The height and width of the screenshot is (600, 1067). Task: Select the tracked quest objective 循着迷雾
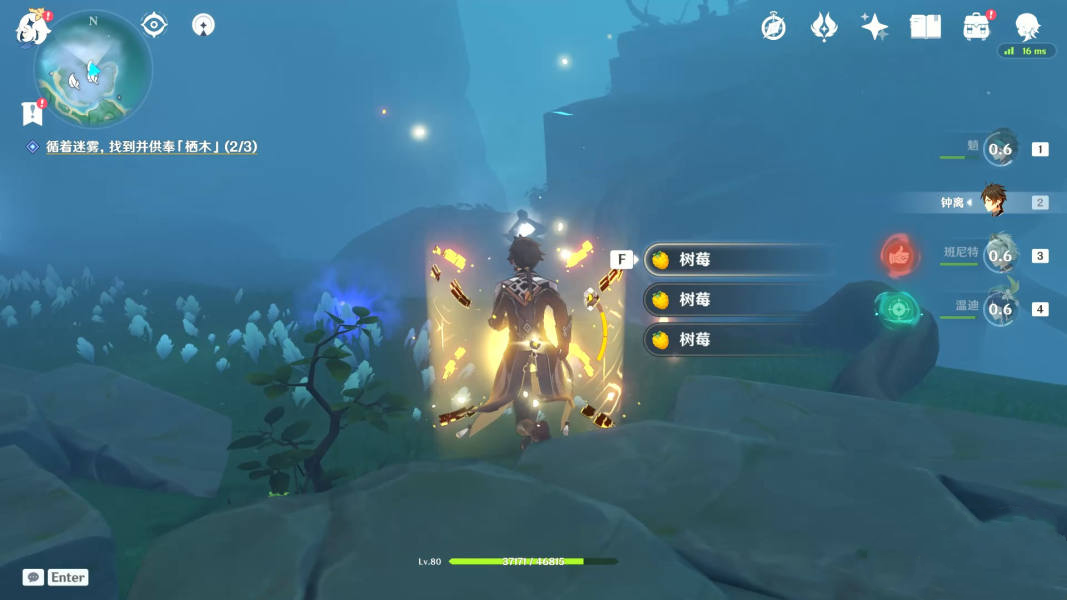tap(151, 147)
